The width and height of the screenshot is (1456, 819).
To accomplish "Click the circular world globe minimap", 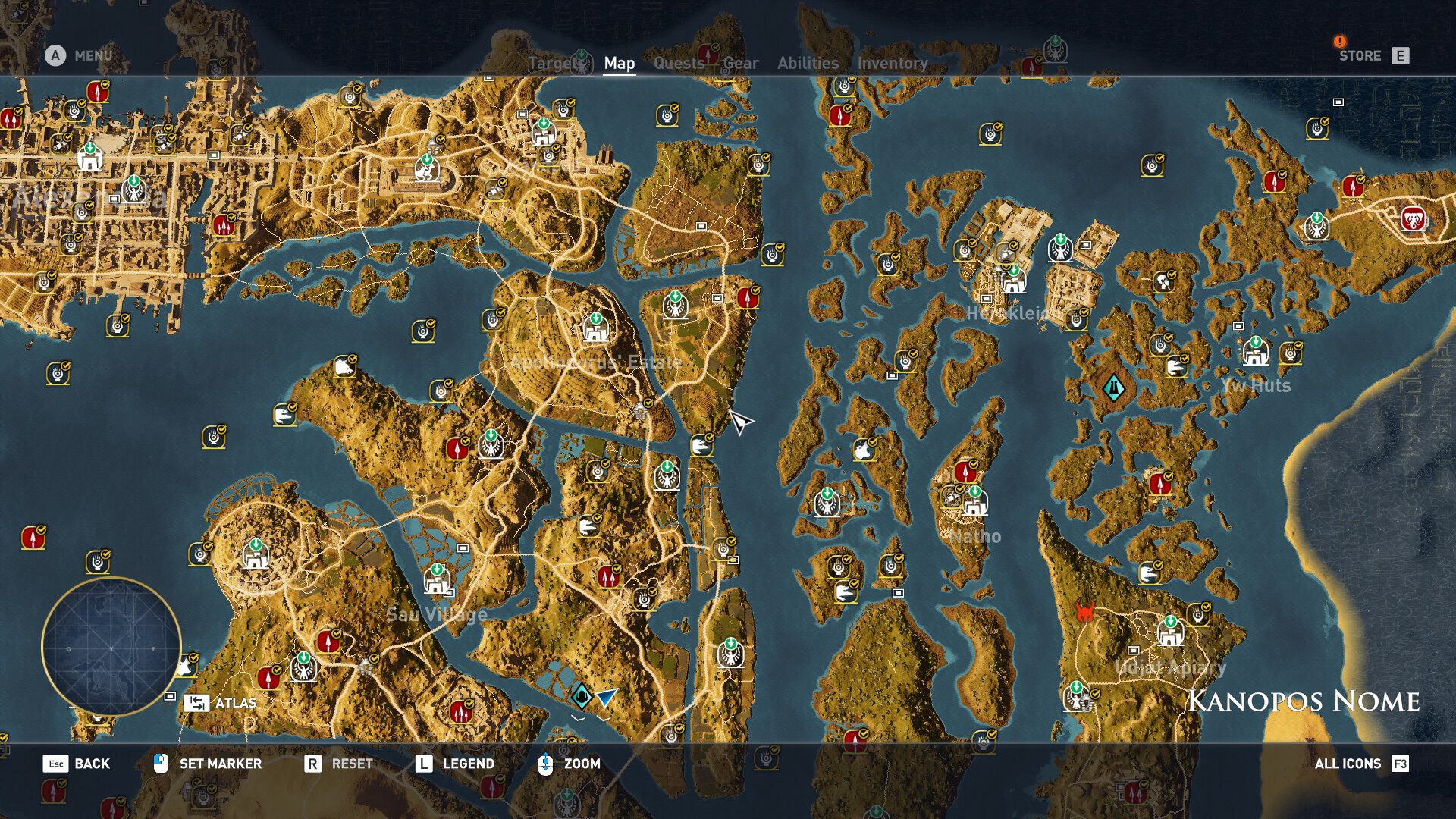I will (111, 647).
